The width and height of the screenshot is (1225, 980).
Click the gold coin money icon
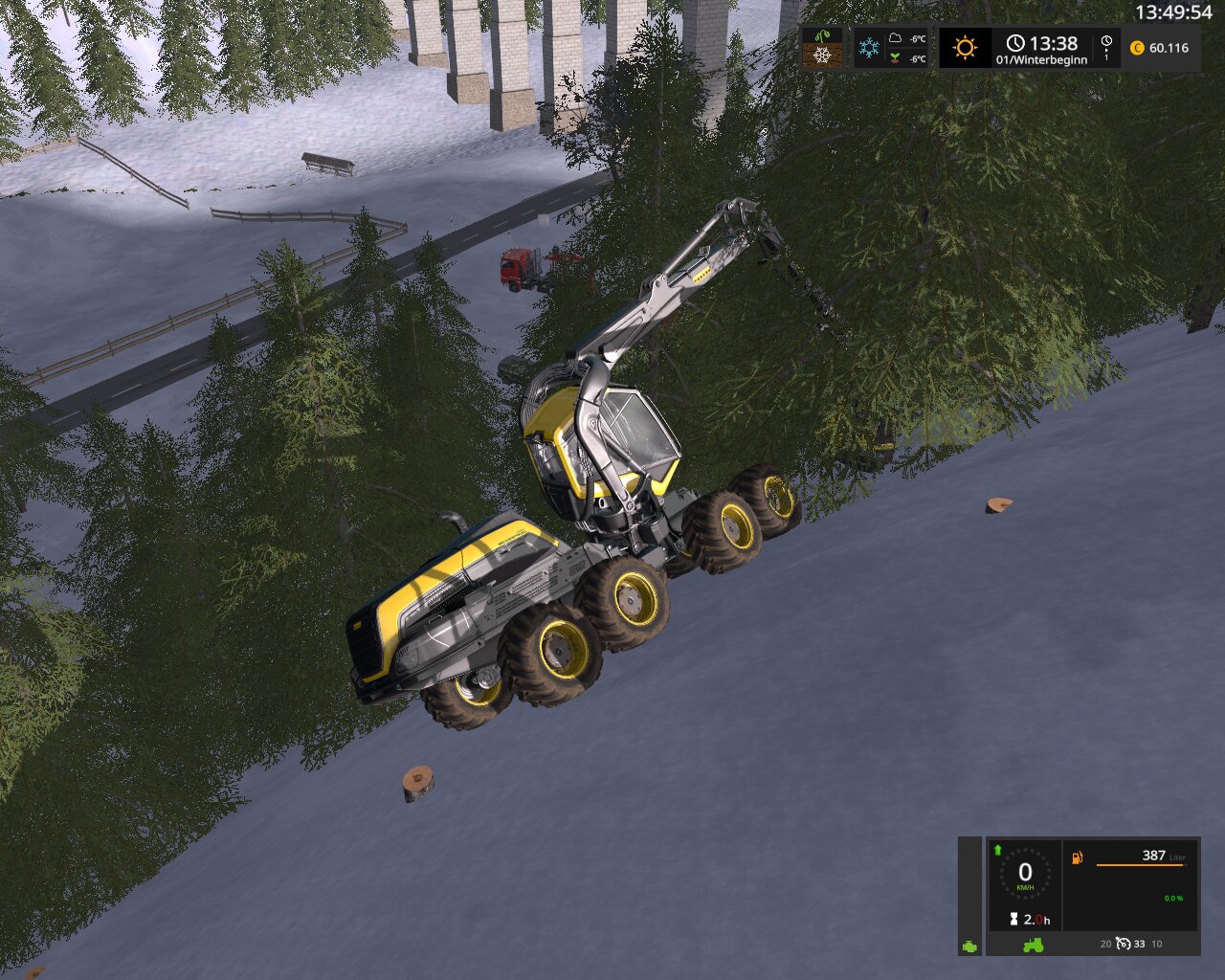tap(1137, 48)
